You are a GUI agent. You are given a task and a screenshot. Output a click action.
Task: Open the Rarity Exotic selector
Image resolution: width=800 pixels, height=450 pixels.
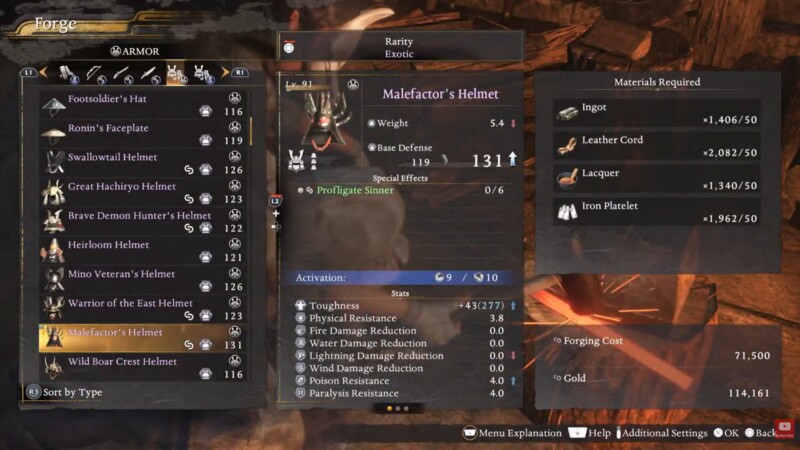click(400, 46)
